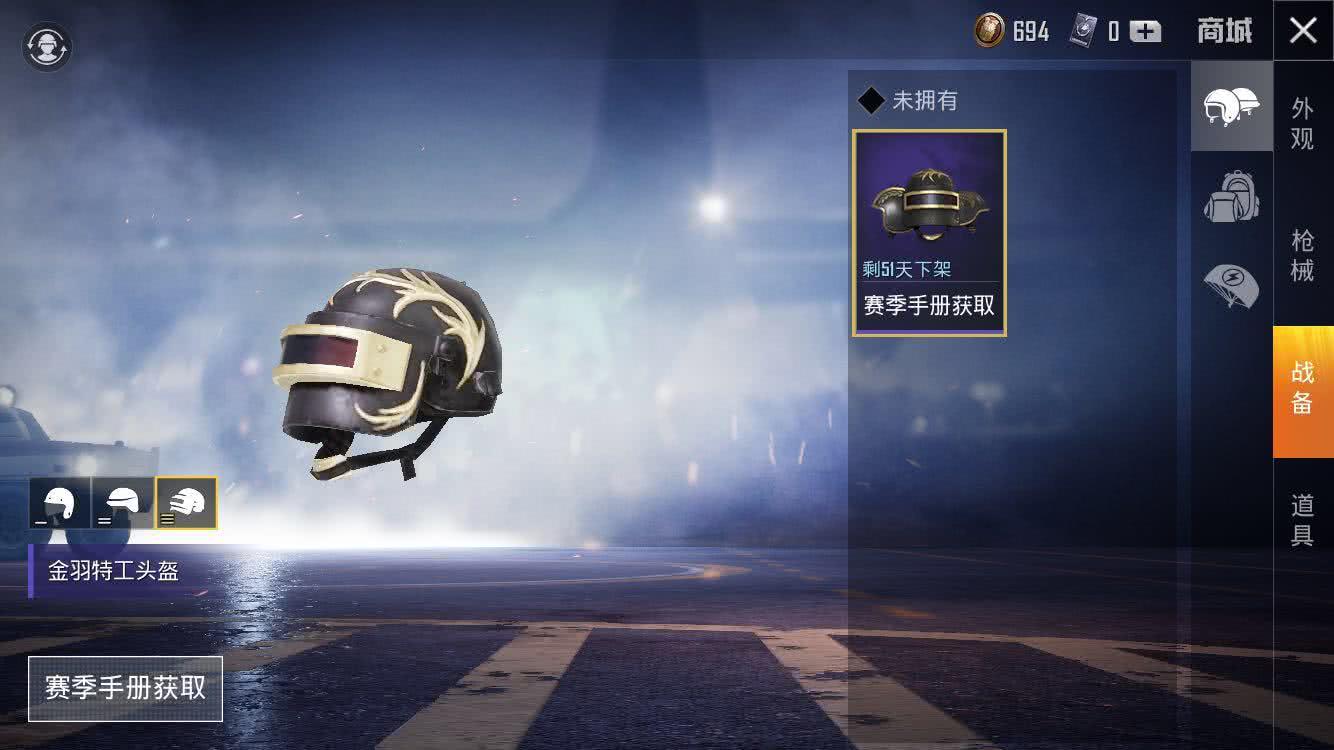Add more voucher currency with plus button
Image resolution: width=1334 pixels, height=750 pixels.
tap(1146, 32)
